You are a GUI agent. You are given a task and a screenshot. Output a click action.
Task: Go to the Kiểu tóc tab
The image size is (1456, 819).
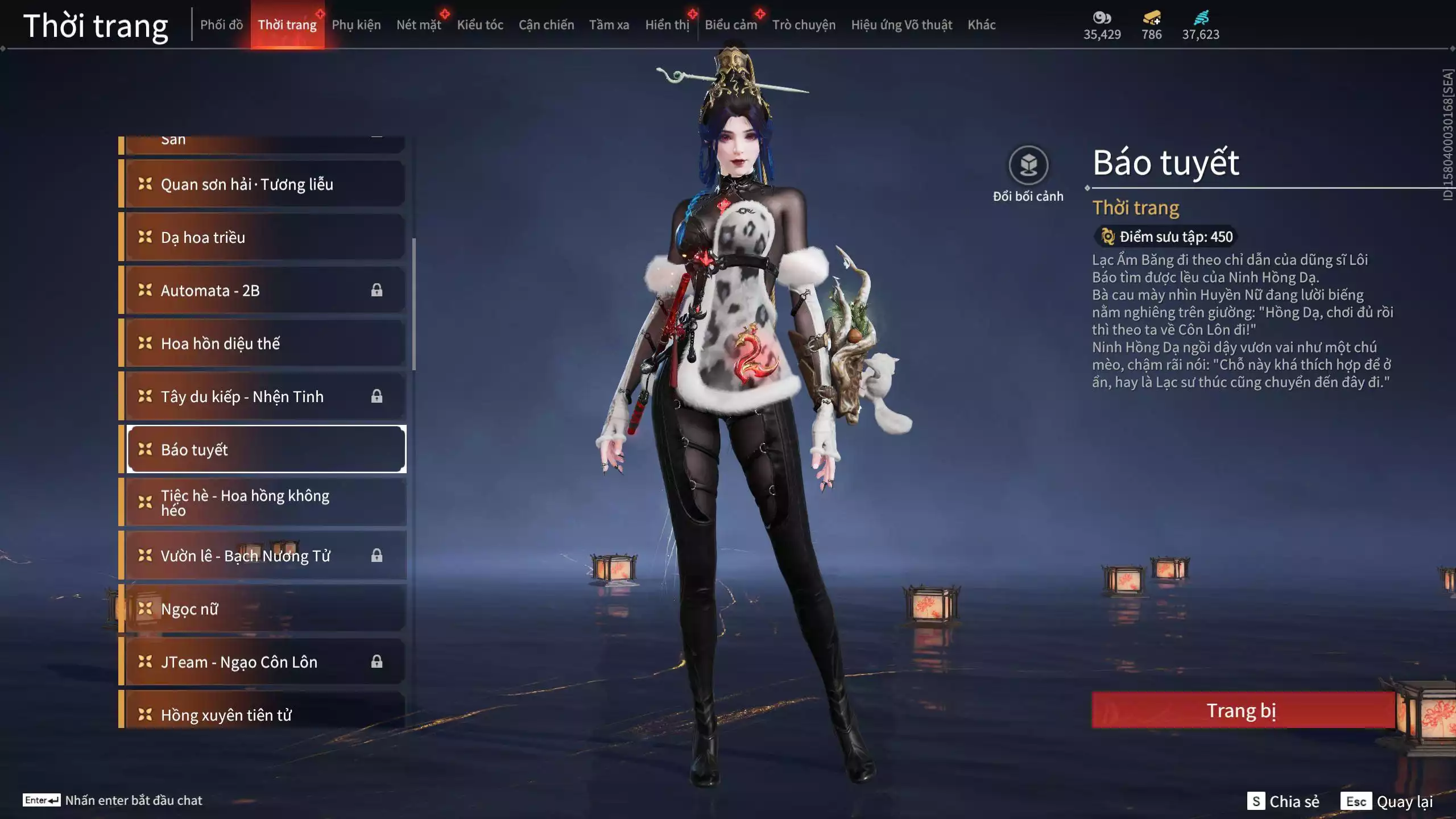pos(480,25)
